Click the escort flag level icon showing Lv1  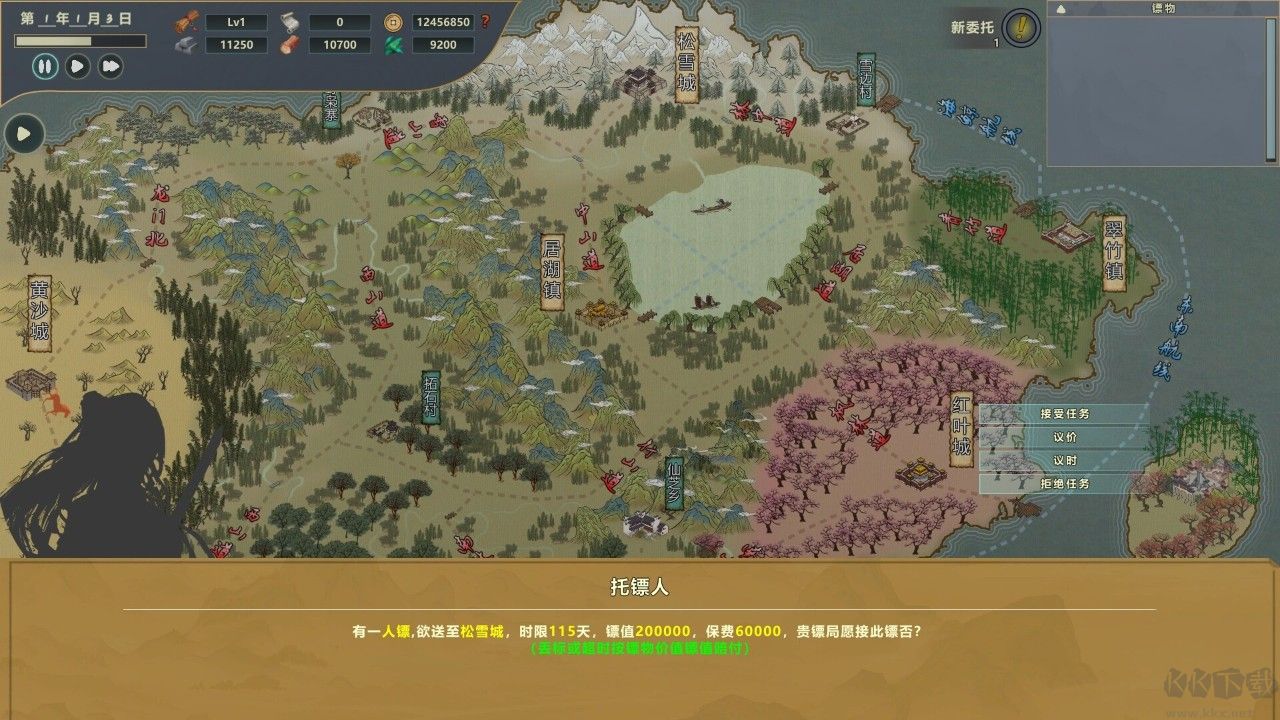[187, 22]
